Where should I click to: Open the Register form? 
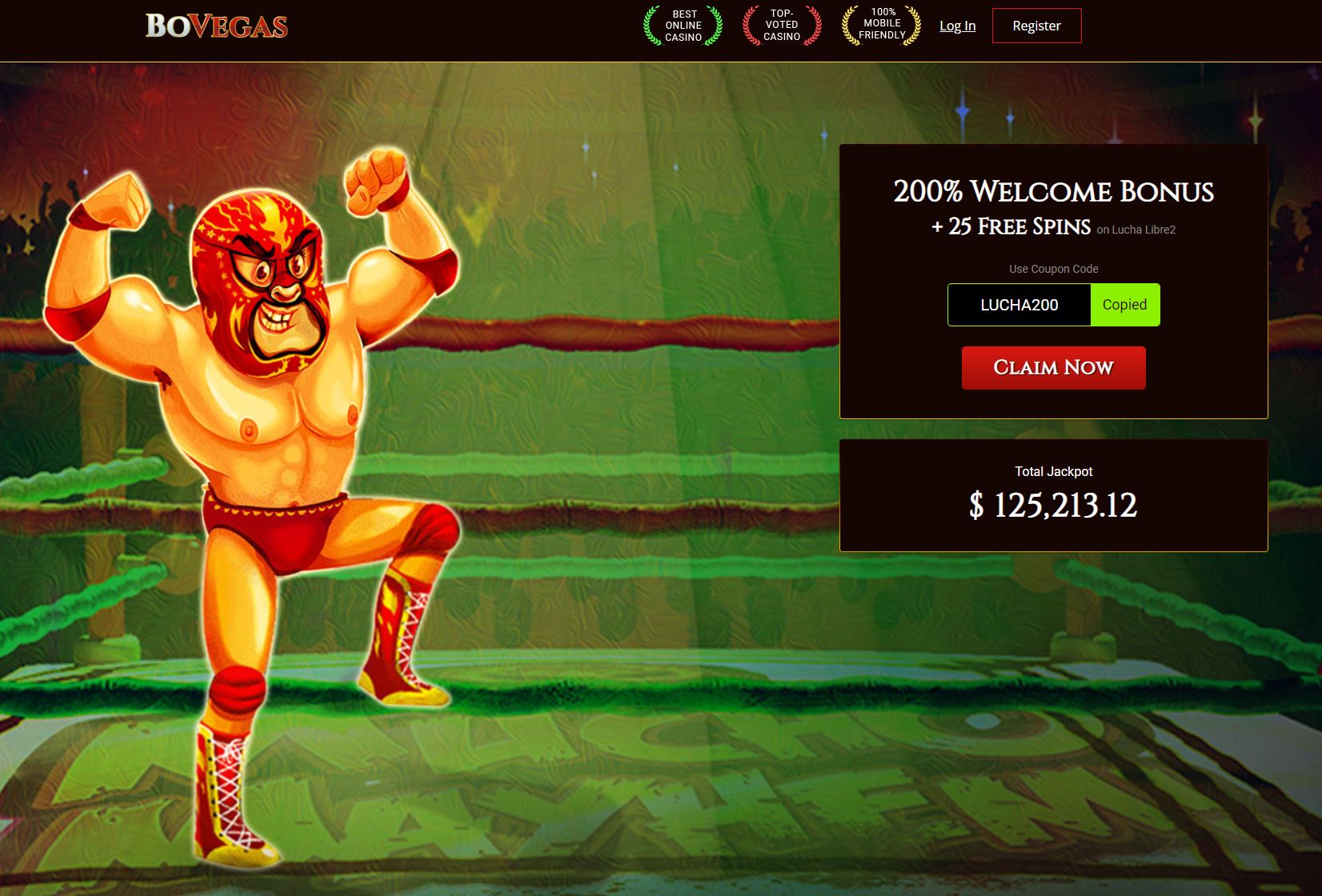point(1036,26)
